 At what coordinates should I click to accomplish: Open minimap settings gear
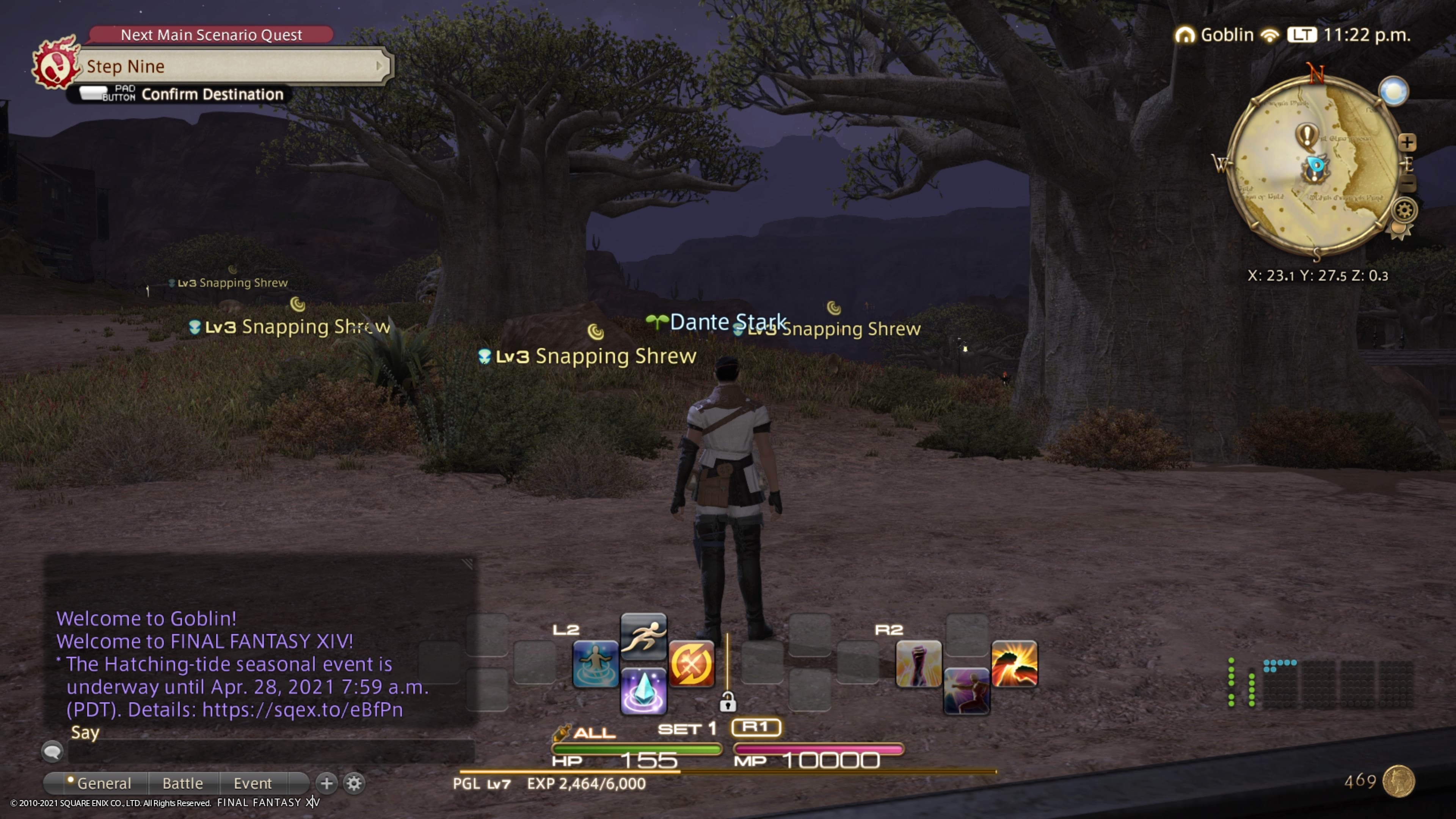1404,210
